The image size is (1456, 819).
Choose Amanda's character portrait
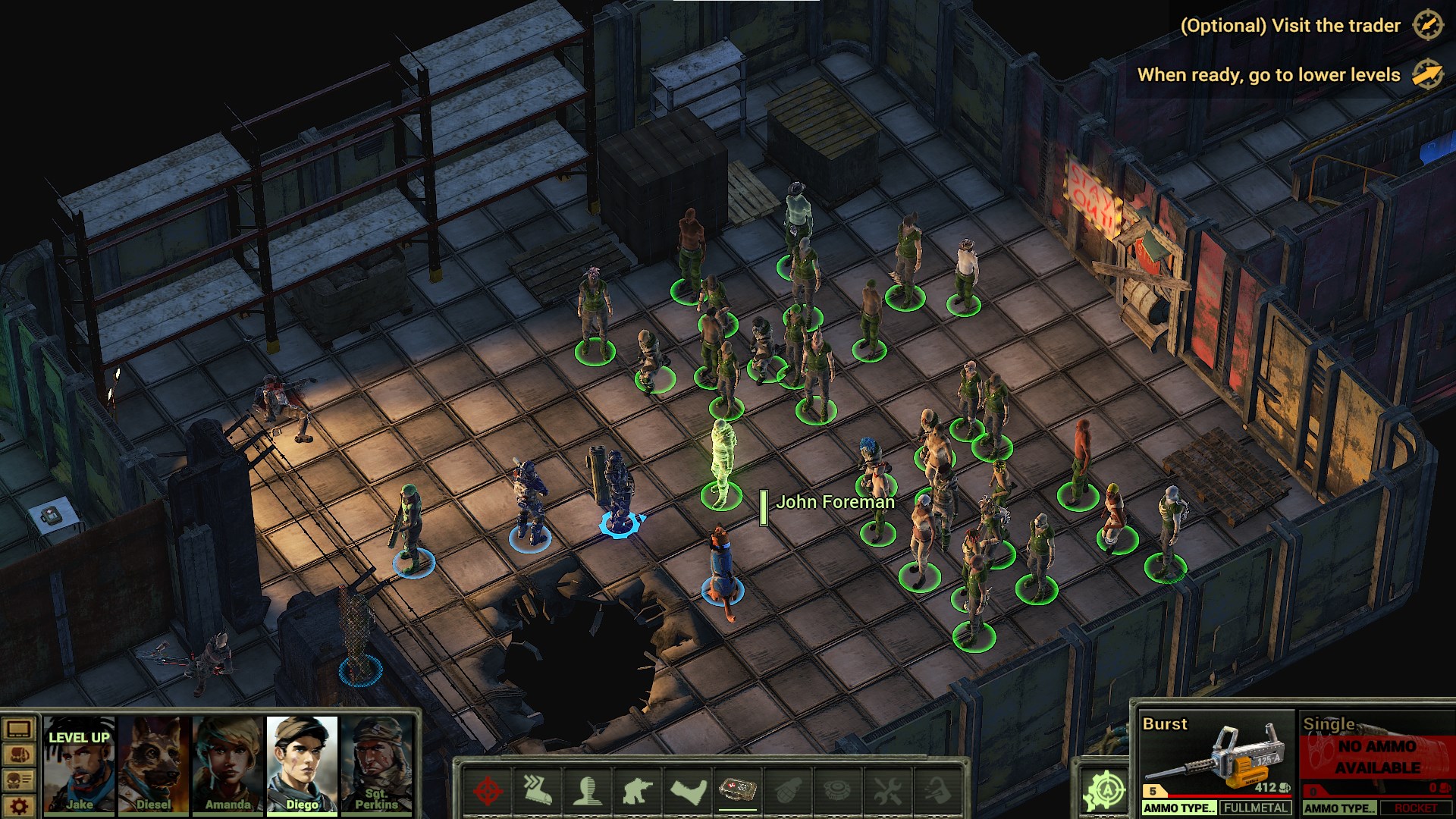pos(227,764)
